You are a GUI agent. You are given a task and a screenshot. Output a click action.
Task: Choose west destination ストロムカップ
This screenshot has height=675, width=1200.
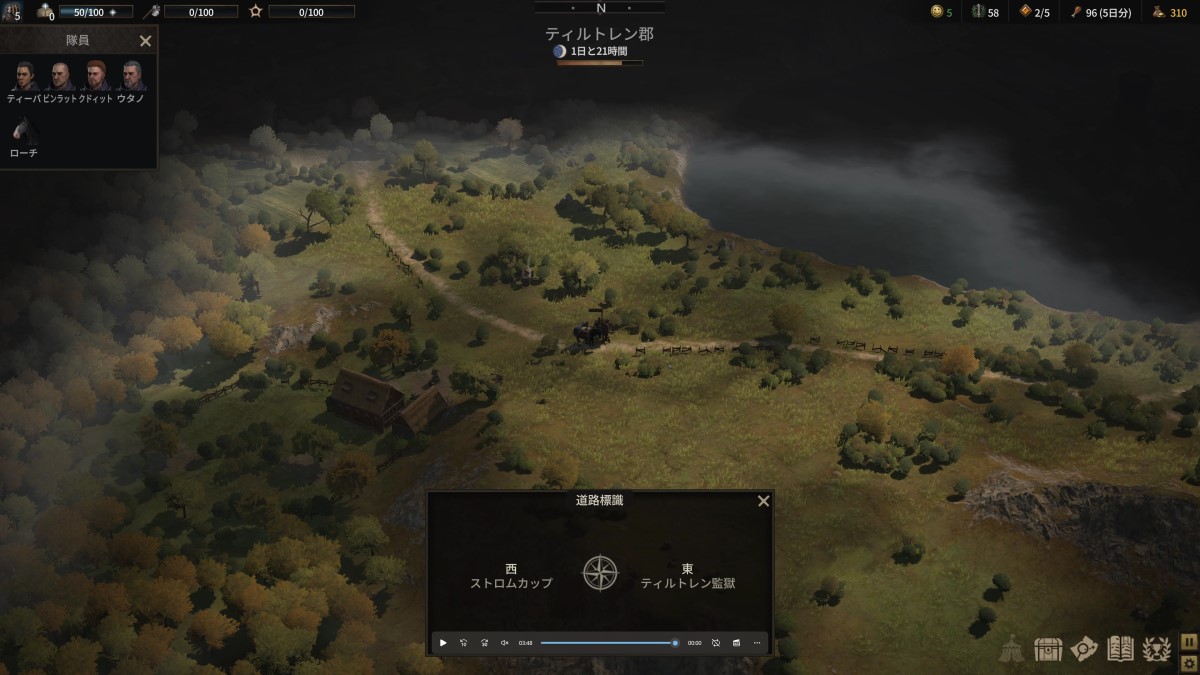(x=511, y=576)
